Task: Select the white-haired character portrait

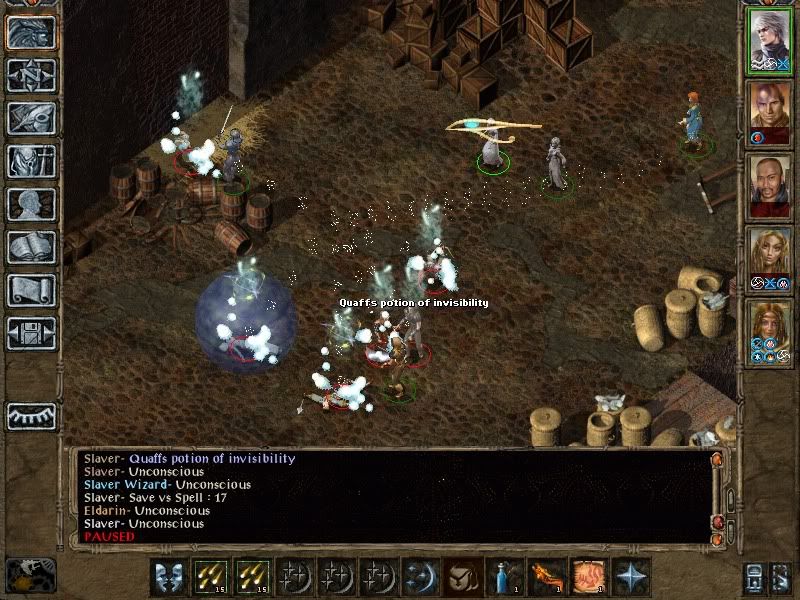Action: point(769,42)
